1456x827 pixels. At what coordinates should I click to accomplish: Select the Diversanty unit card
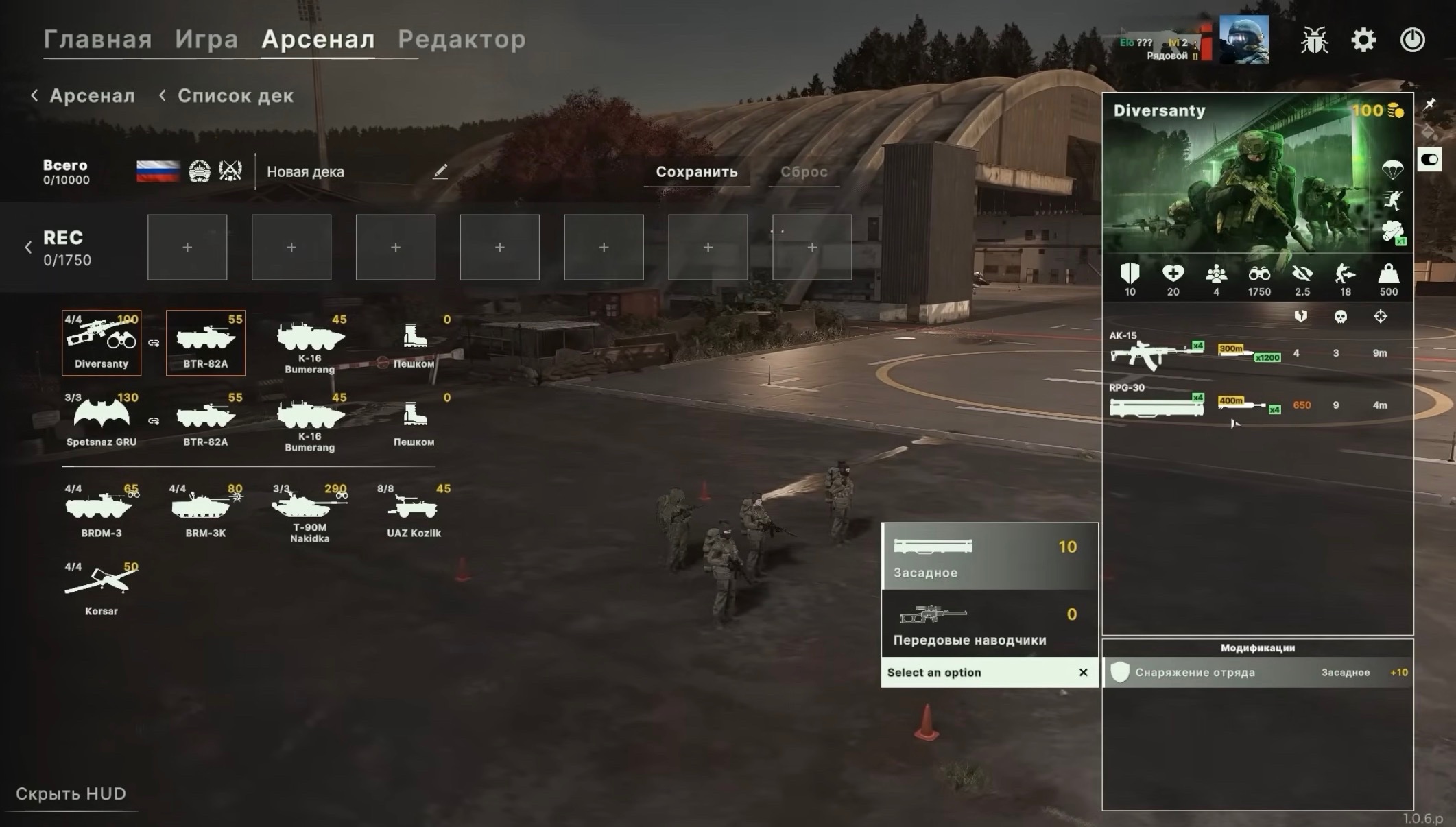pos(102,342)
